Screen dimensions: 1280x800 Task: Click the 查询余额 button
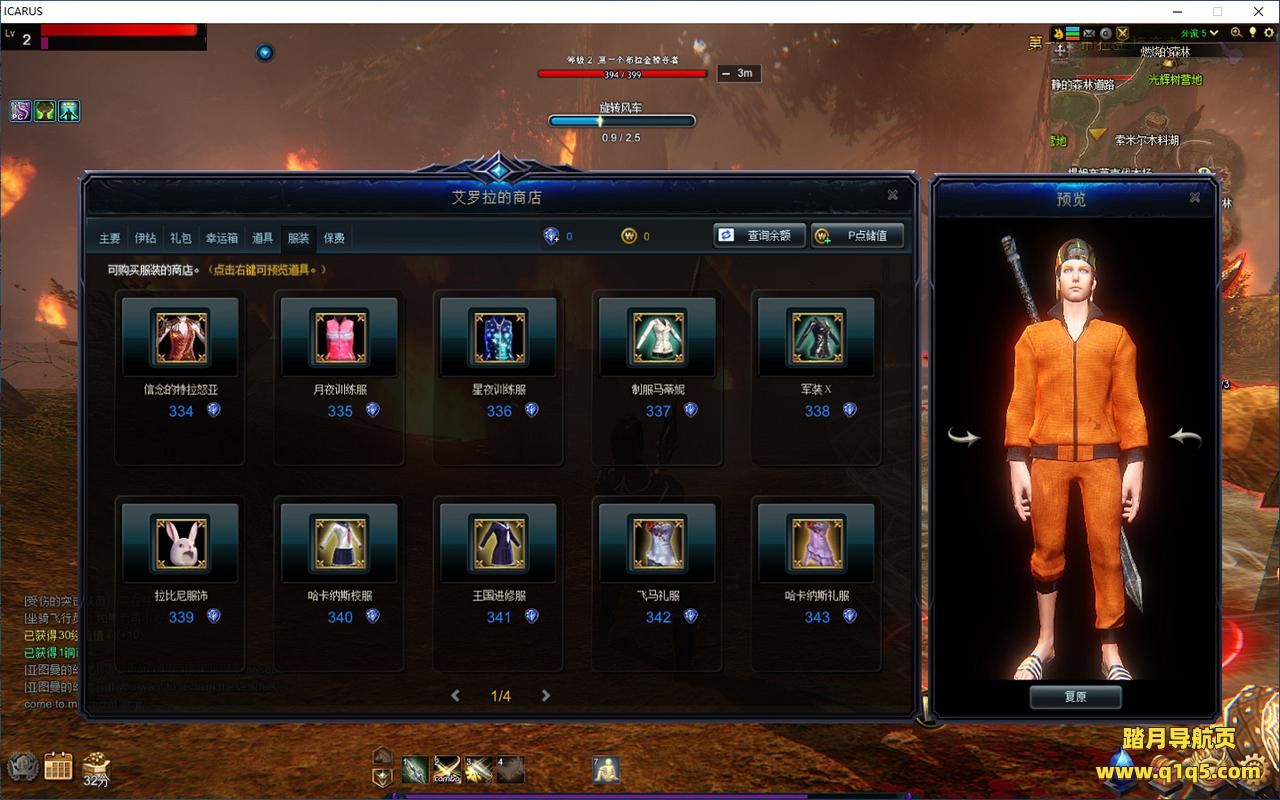click(758, 236)
